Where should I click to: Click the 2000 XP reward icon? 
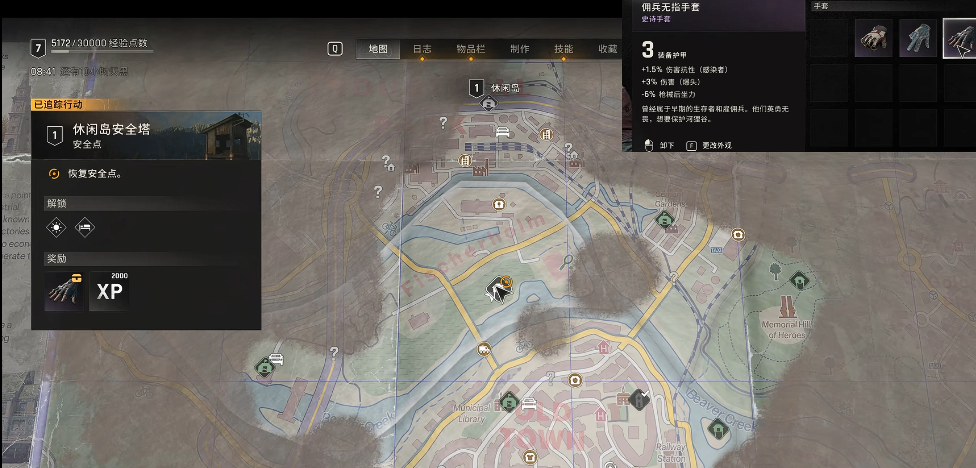[109, 290]
